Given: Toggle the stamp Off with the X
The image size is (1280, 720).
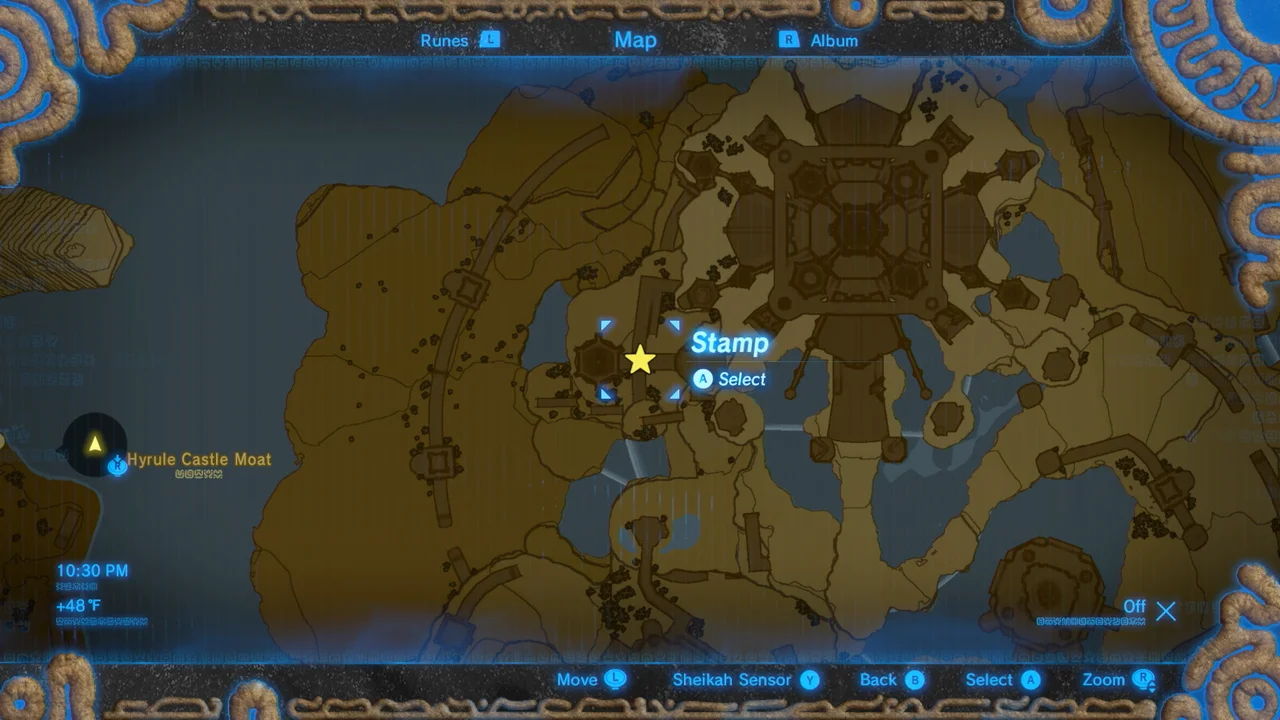Looking at the screenshot, I should [x=1165, y=611].
